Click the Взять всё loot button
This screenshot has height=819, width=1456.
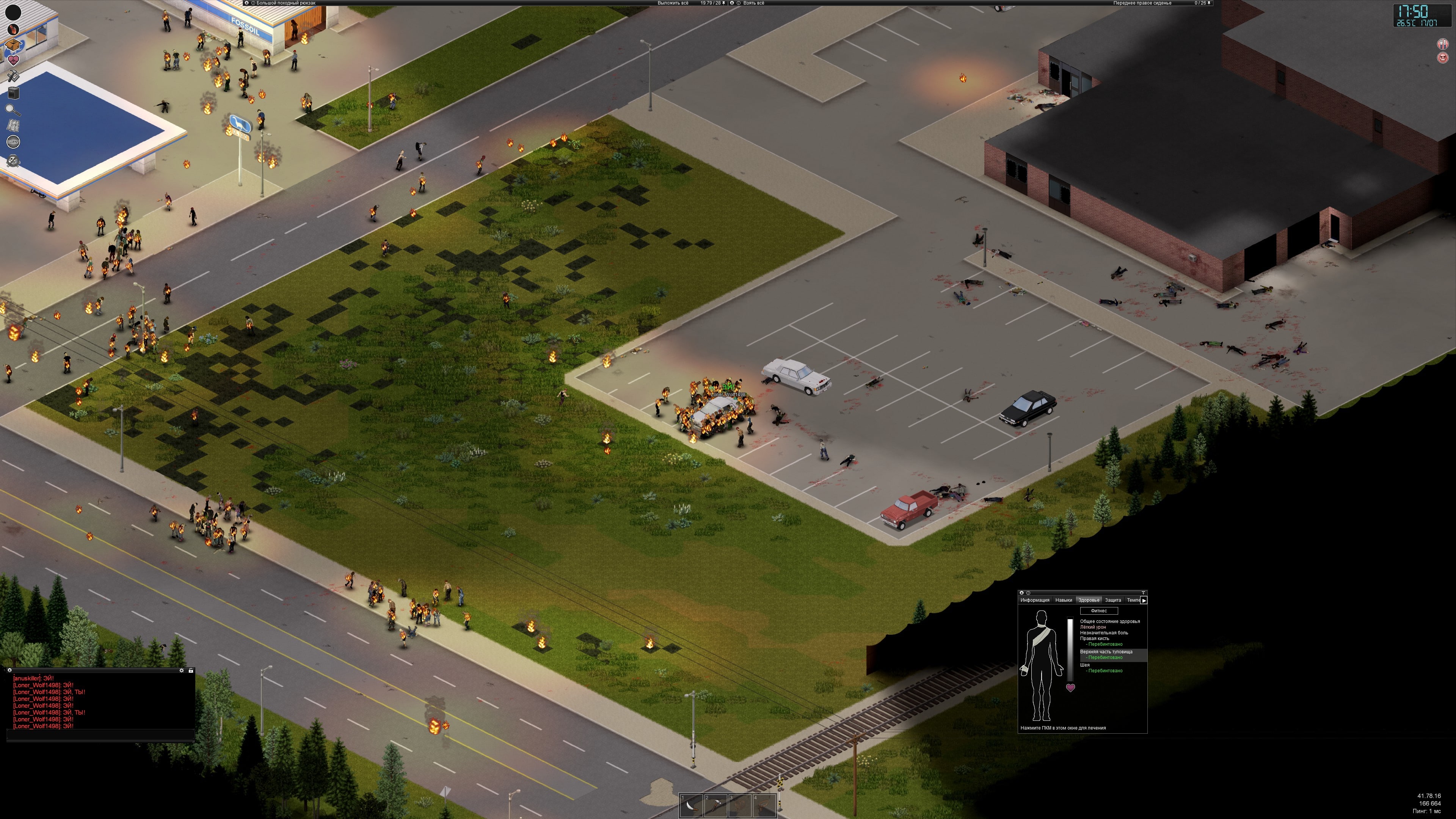[x=754, y=3]
